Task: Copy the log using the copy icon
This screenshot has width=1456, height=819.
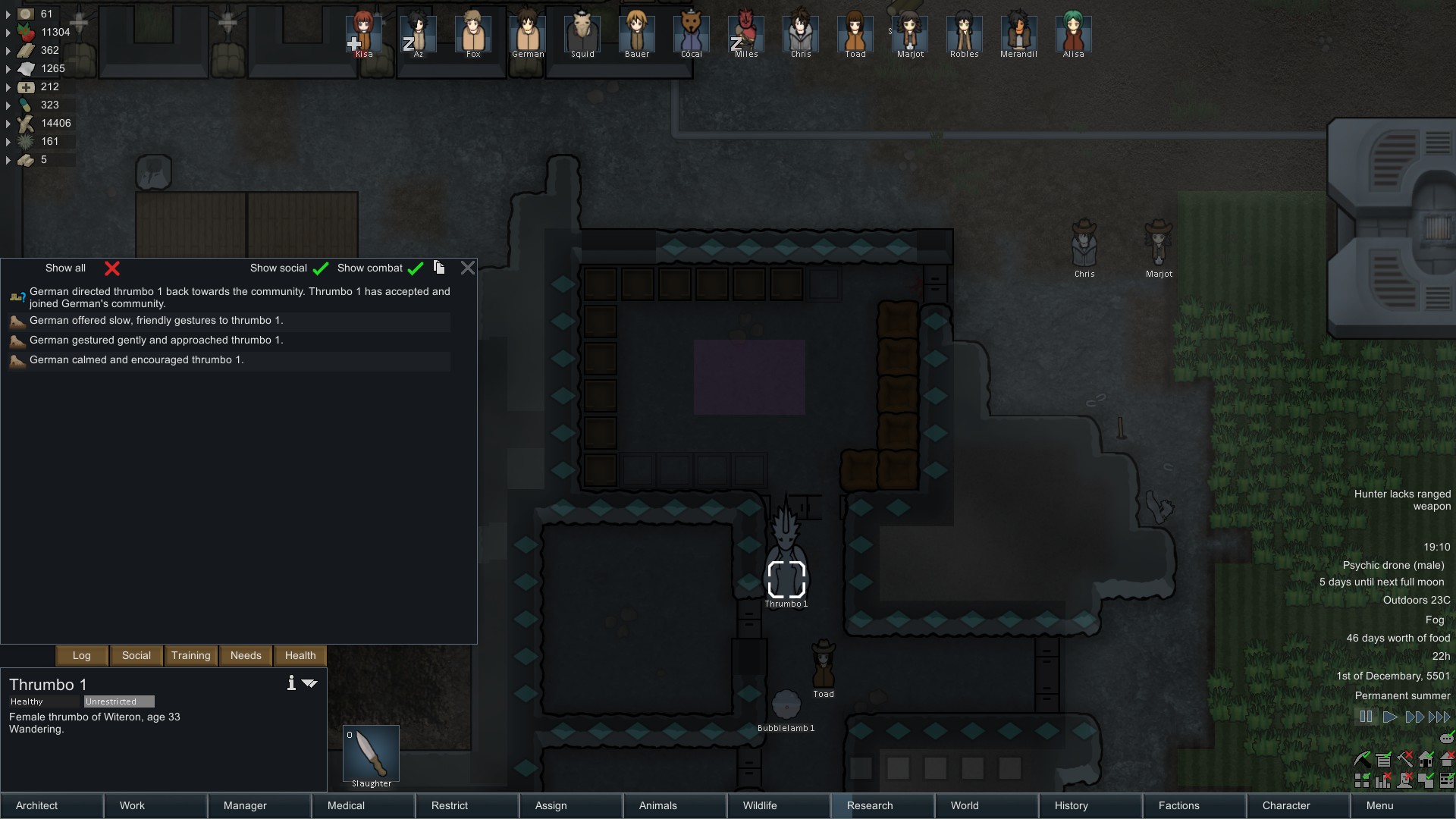Action: click(439, 268)
